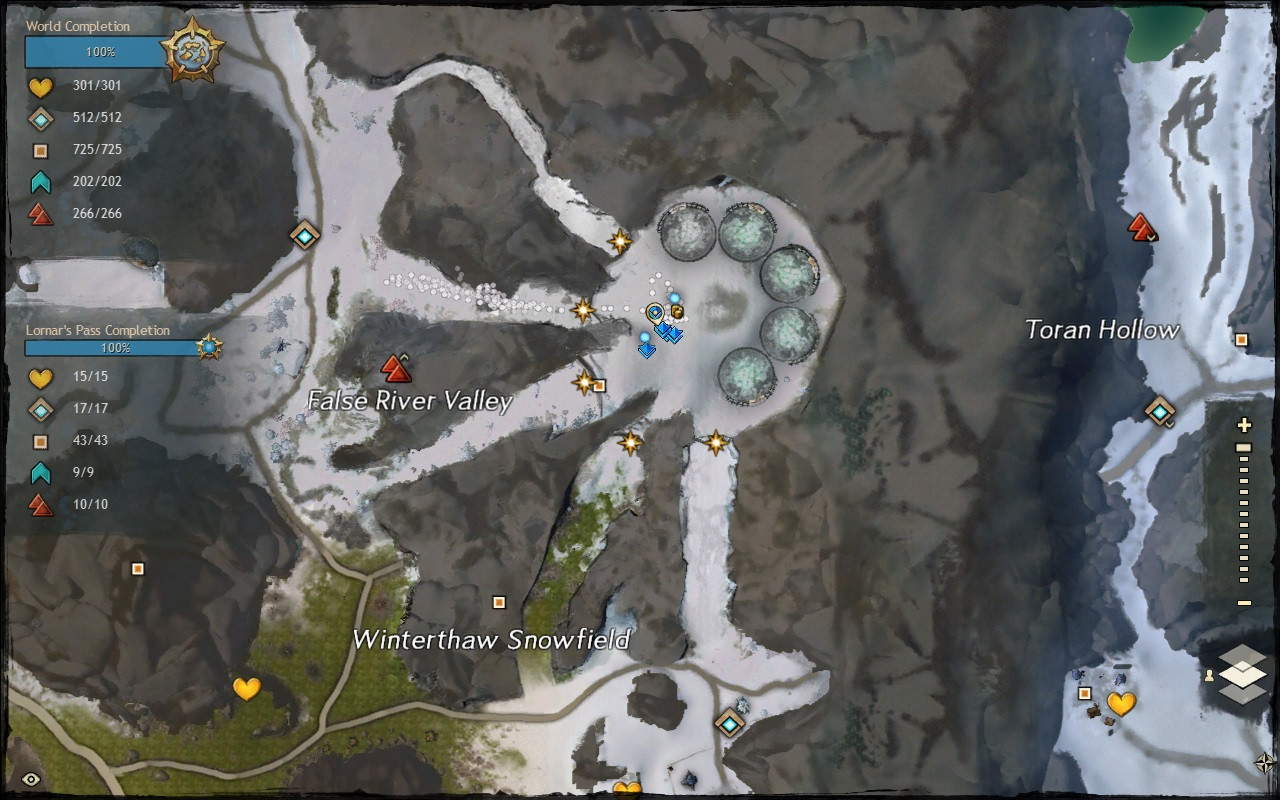
Task: Click the square point-of-interest above the Winterthaw Snowfield label
Action: pyautogui.click(x=499, y=602)
